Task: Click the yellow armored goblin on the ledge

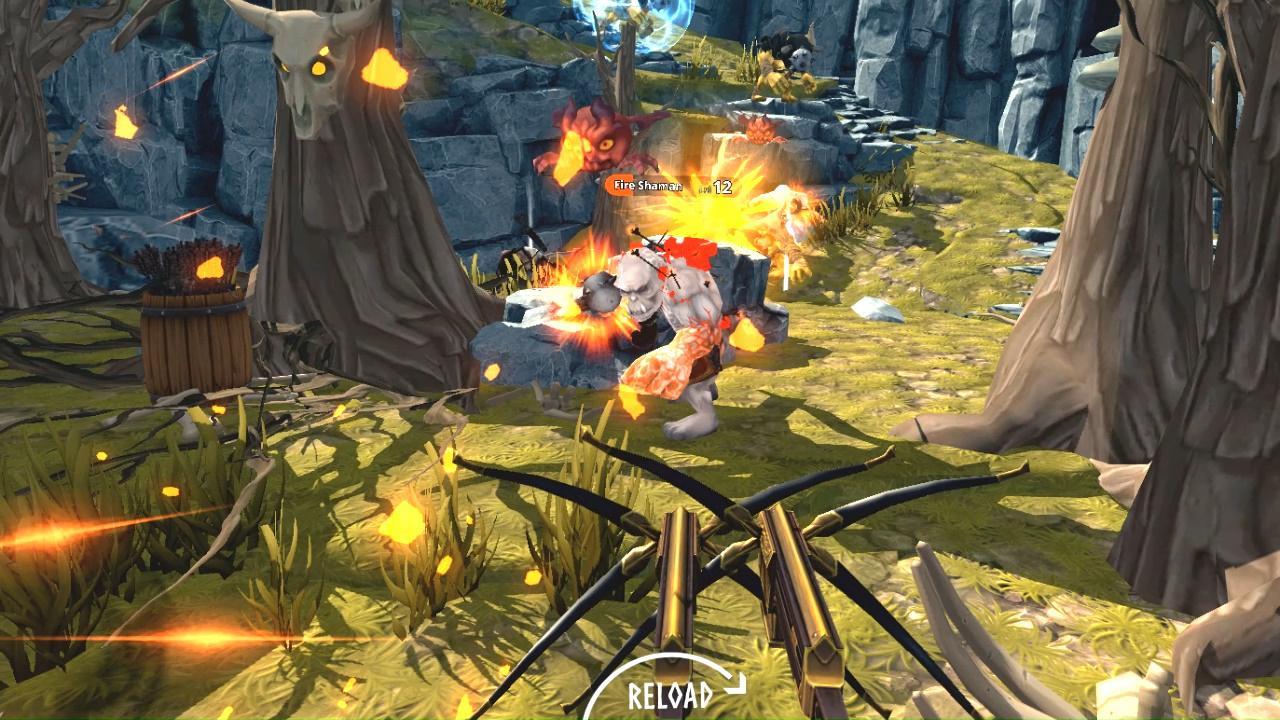Action: pyautogui.click(x=775, y=75)
